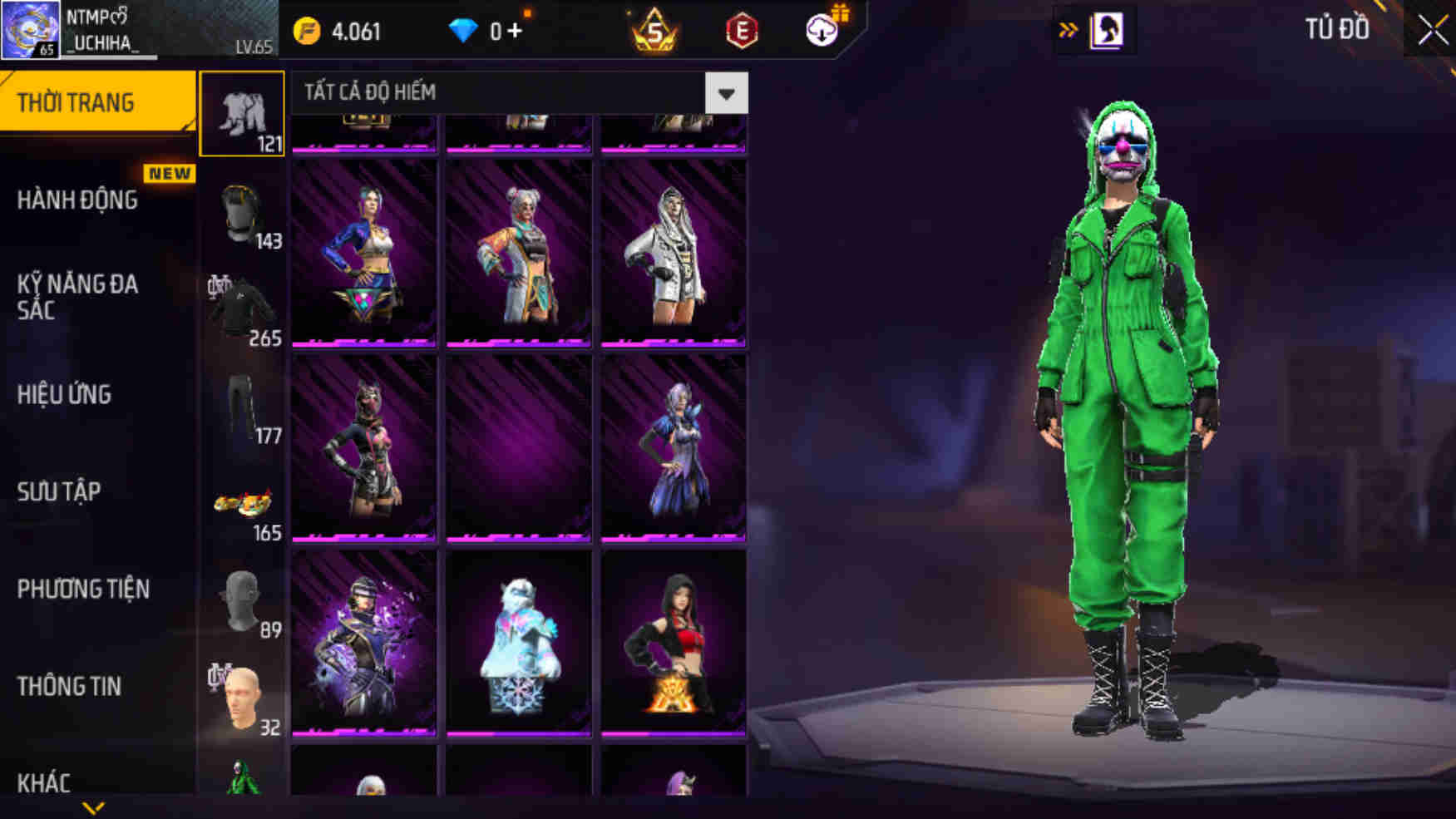Screen dimensions: 1456x819
Task: Open the backpack category with 143 items
Action: click(x=242, y=212)
